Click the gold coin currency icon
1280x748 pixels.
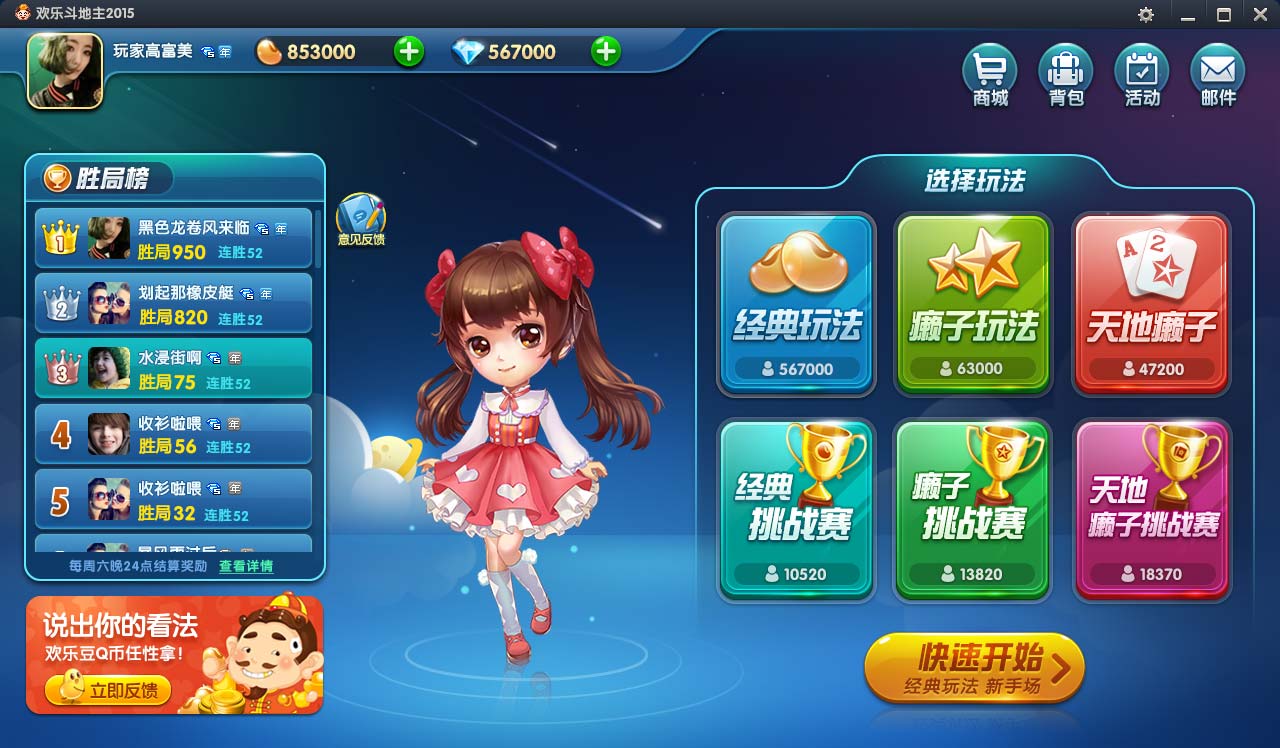268,50
